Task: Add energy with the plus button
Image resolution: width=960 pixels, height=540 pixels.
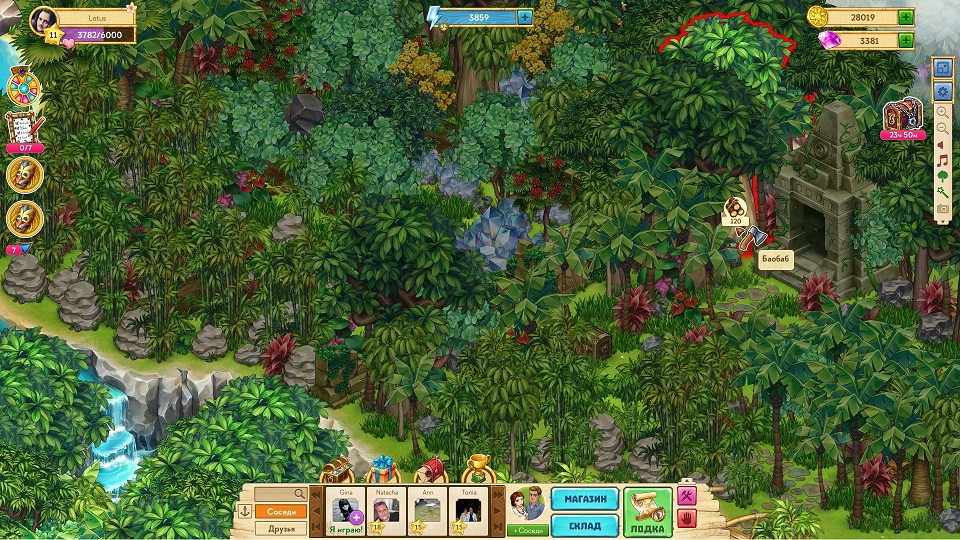Action: pos(525,17)
